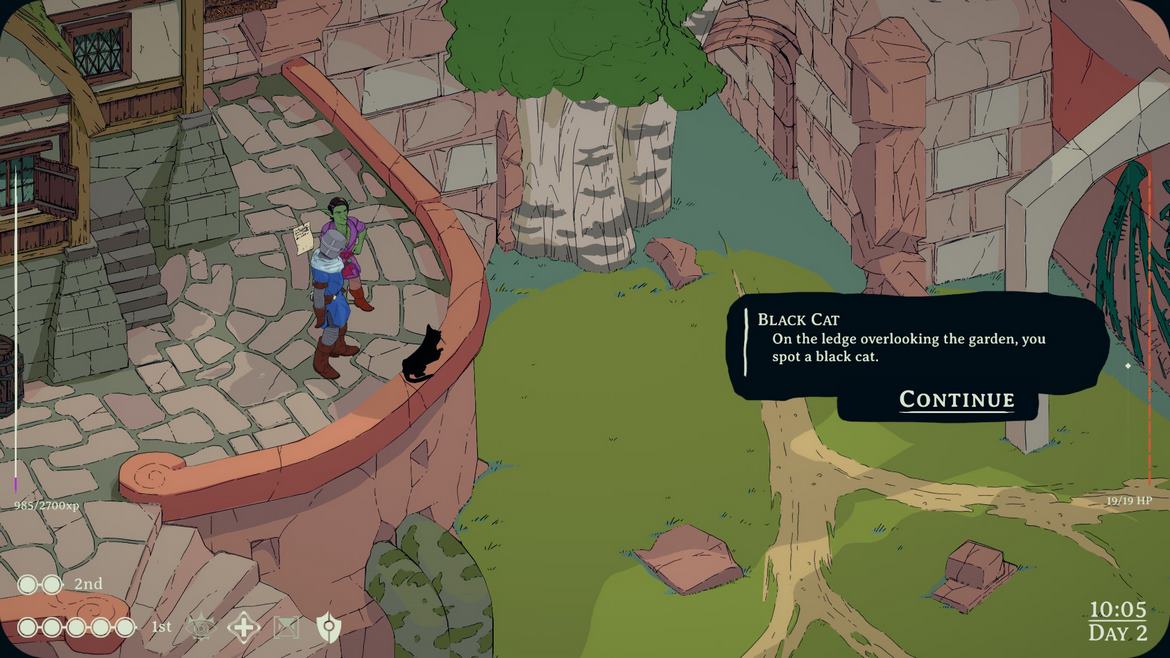Select the shield ability icon
The image size is (1170, 658).
[328, 627]
